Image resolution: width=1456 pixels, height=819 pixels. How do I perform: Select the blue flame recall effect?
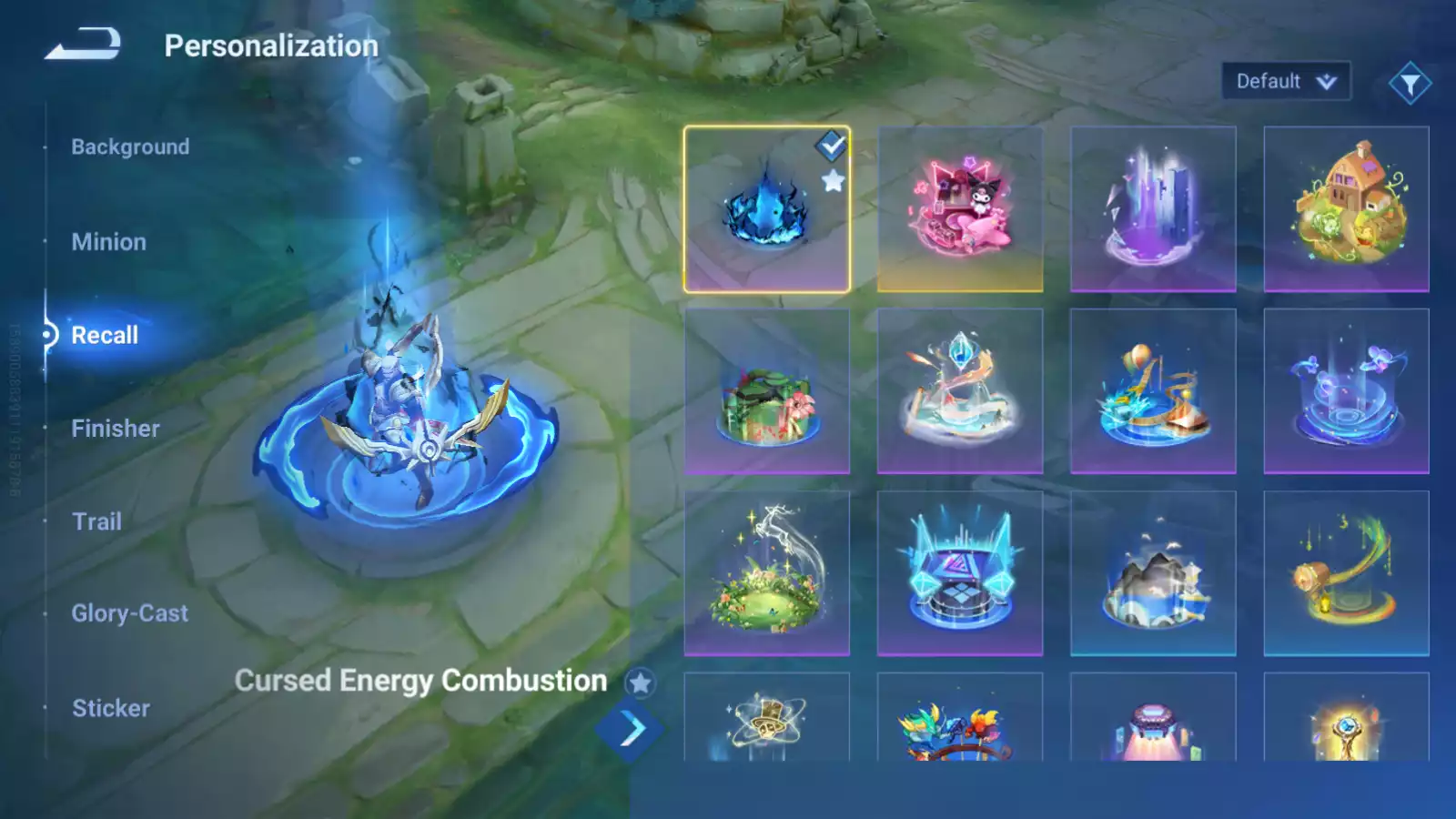click(x=766, y=210)
